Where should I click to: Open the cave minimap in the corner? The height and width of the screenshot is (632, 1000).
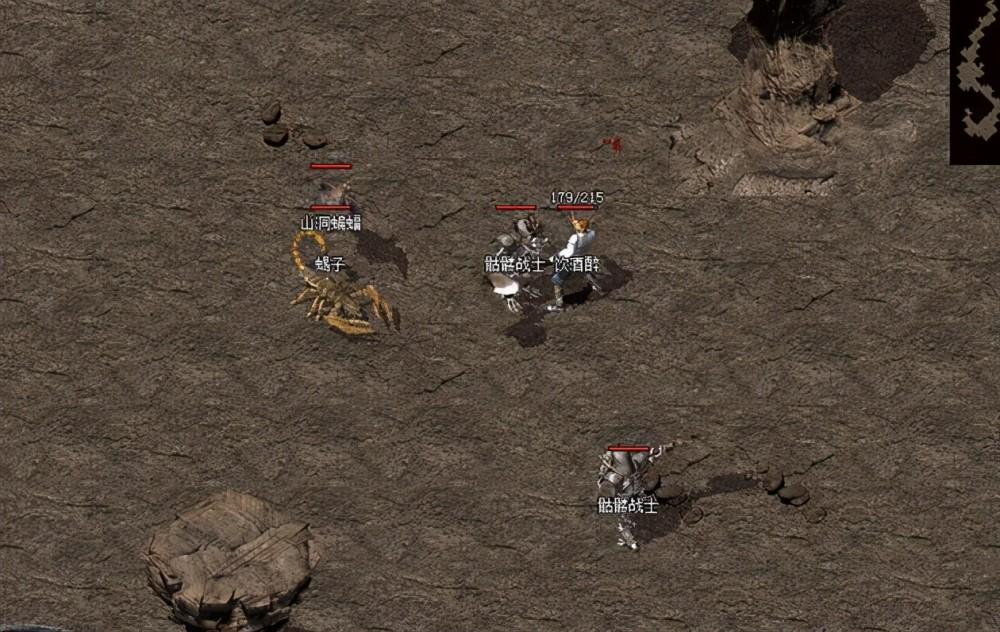click(975, 80)
